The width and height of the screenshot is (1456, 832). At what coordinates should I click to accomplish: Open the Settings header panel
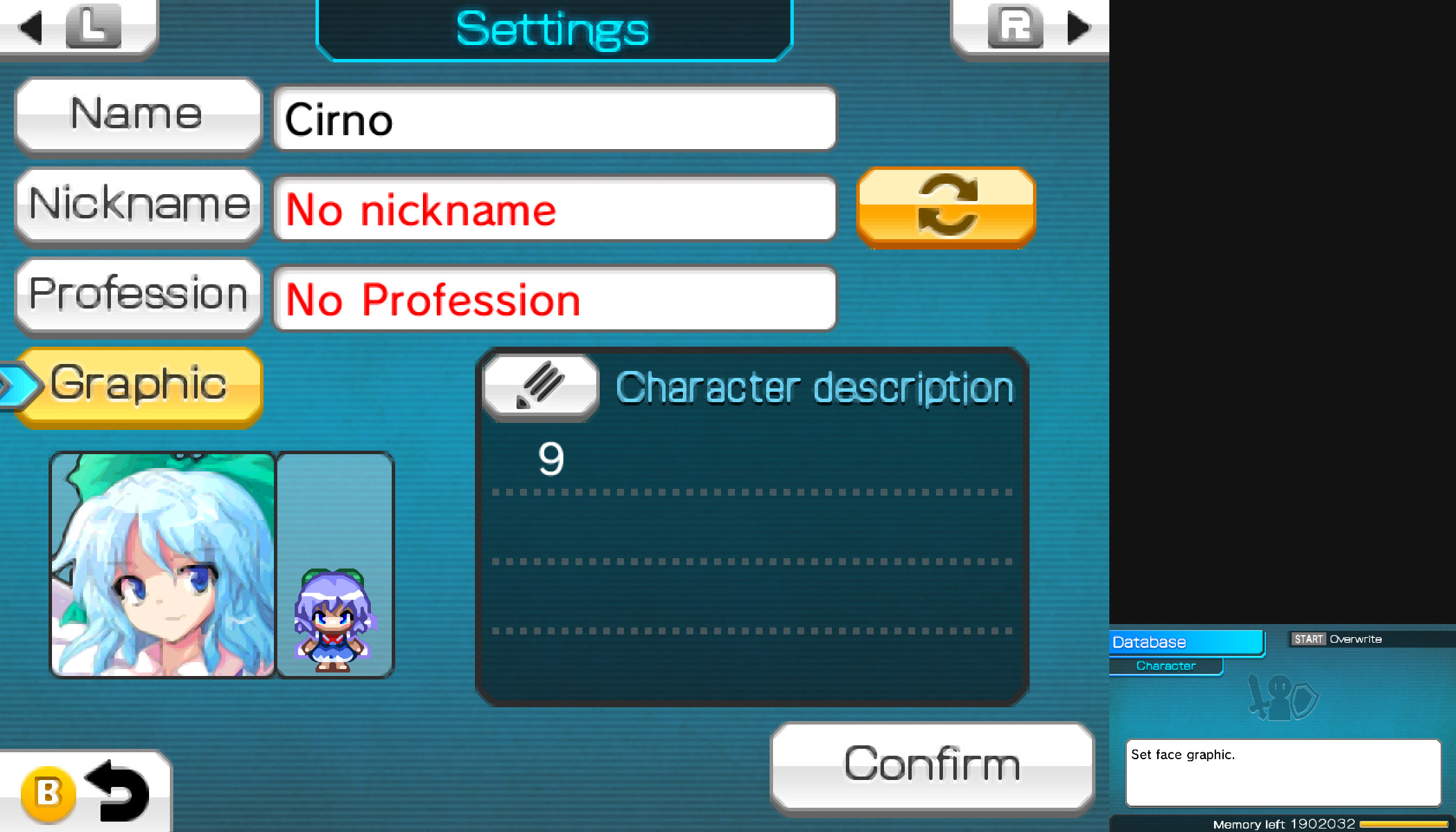[553, 29]
